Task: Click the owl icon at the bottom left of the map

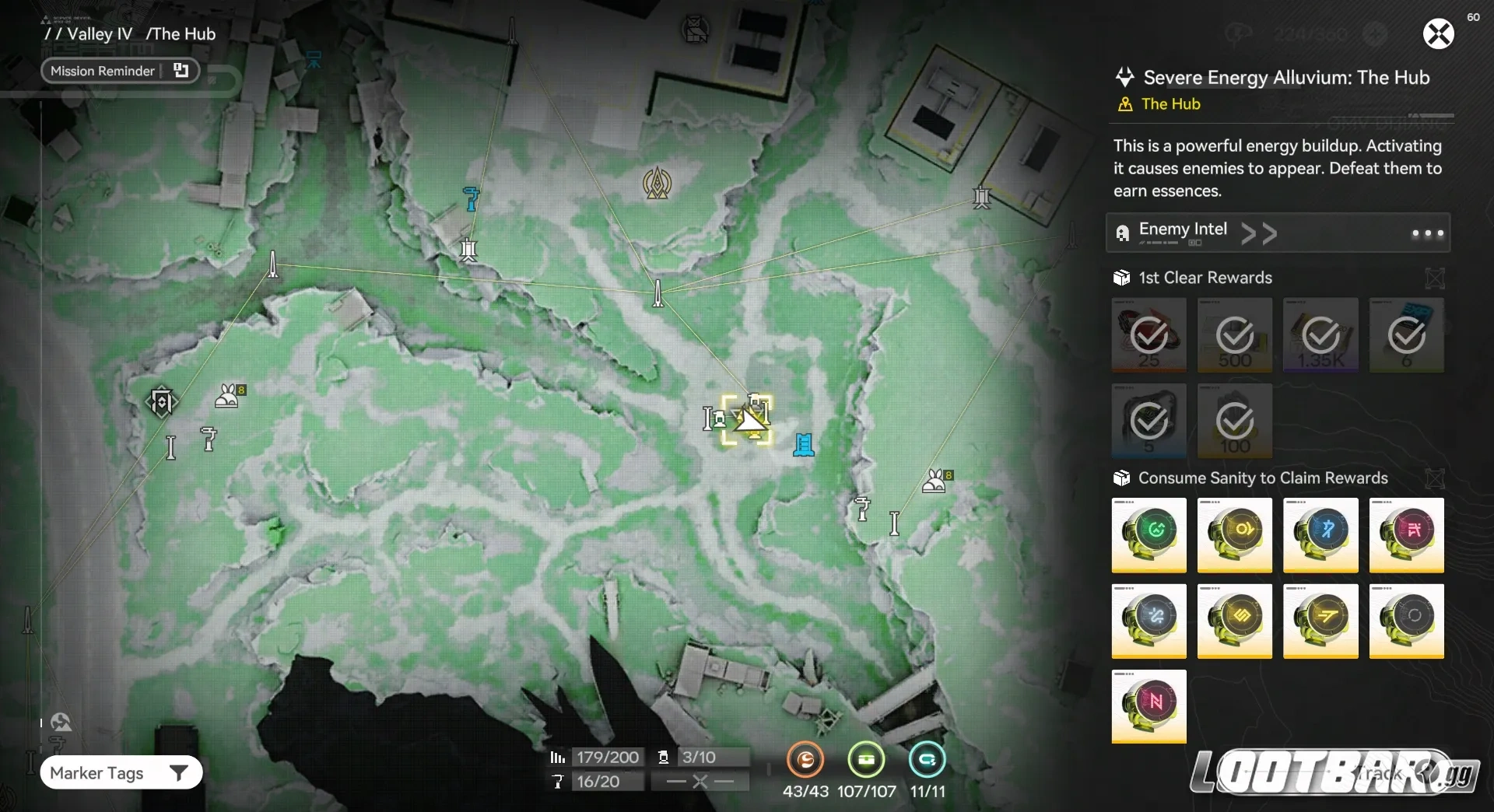Action: tap(61, 722)
